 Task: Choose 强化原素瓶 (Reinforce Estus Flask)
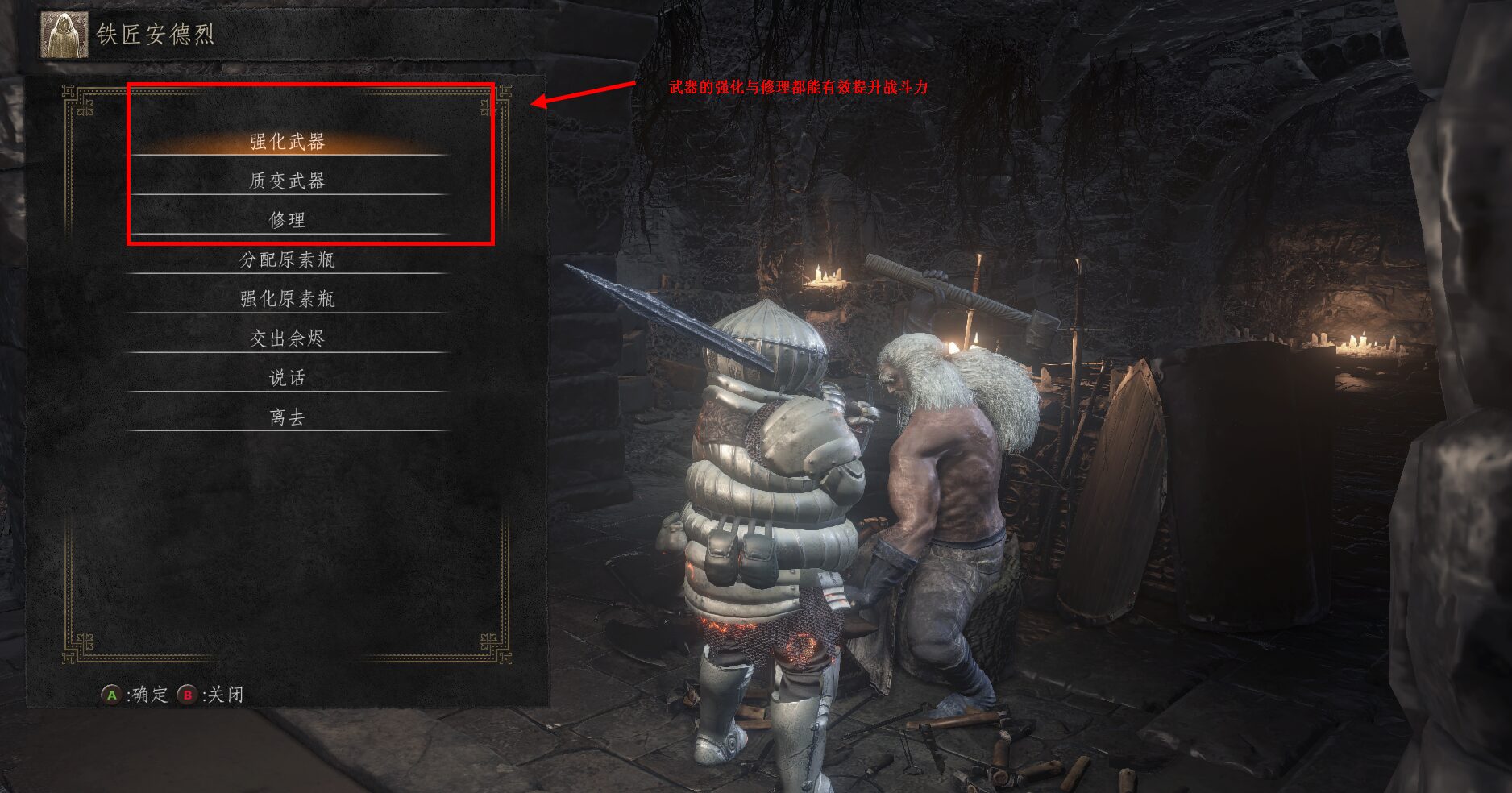pyautogui.click(x=287, y=299)
